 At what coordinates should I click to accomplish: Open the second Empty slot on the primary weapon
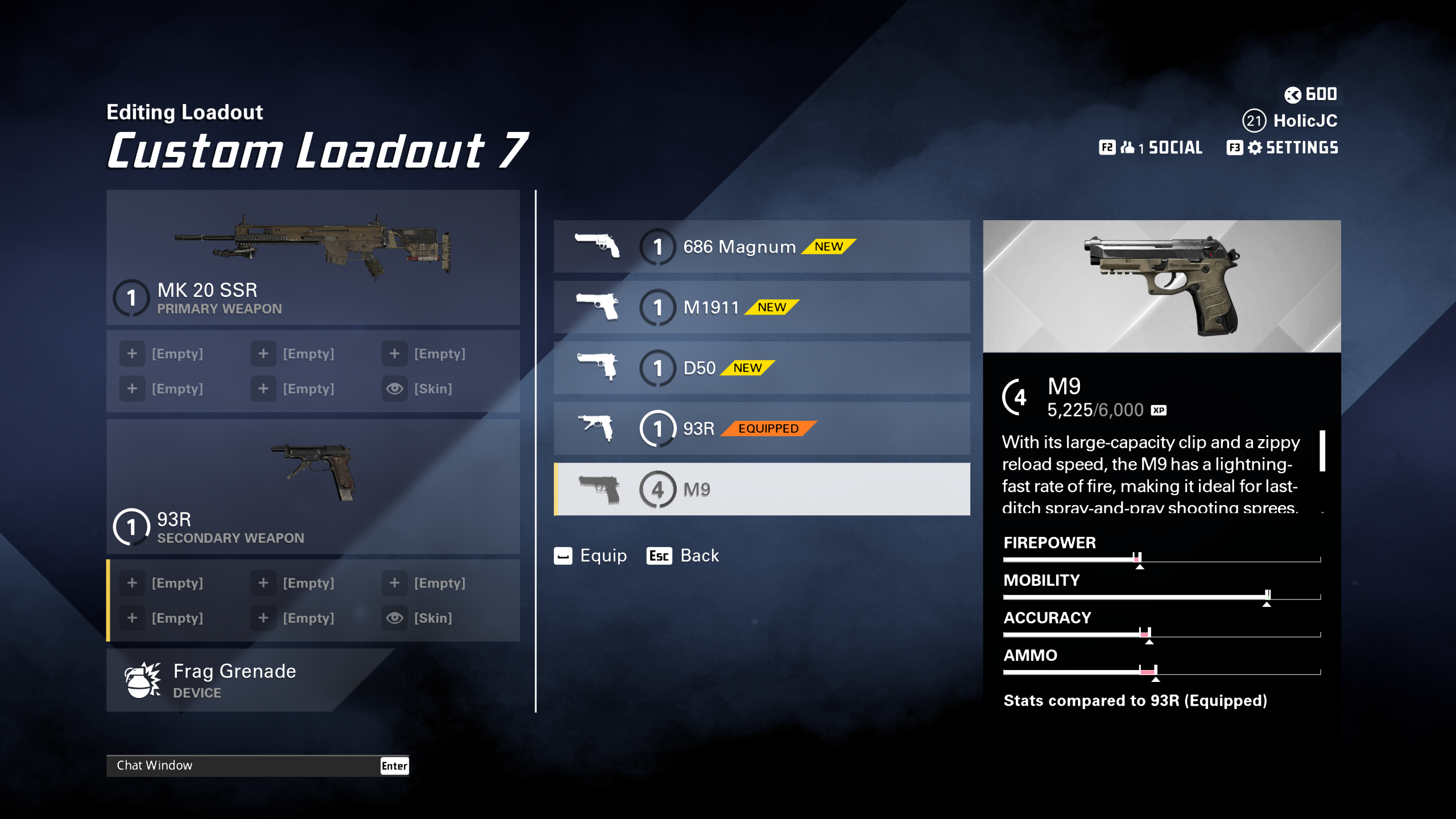point(263,353)
